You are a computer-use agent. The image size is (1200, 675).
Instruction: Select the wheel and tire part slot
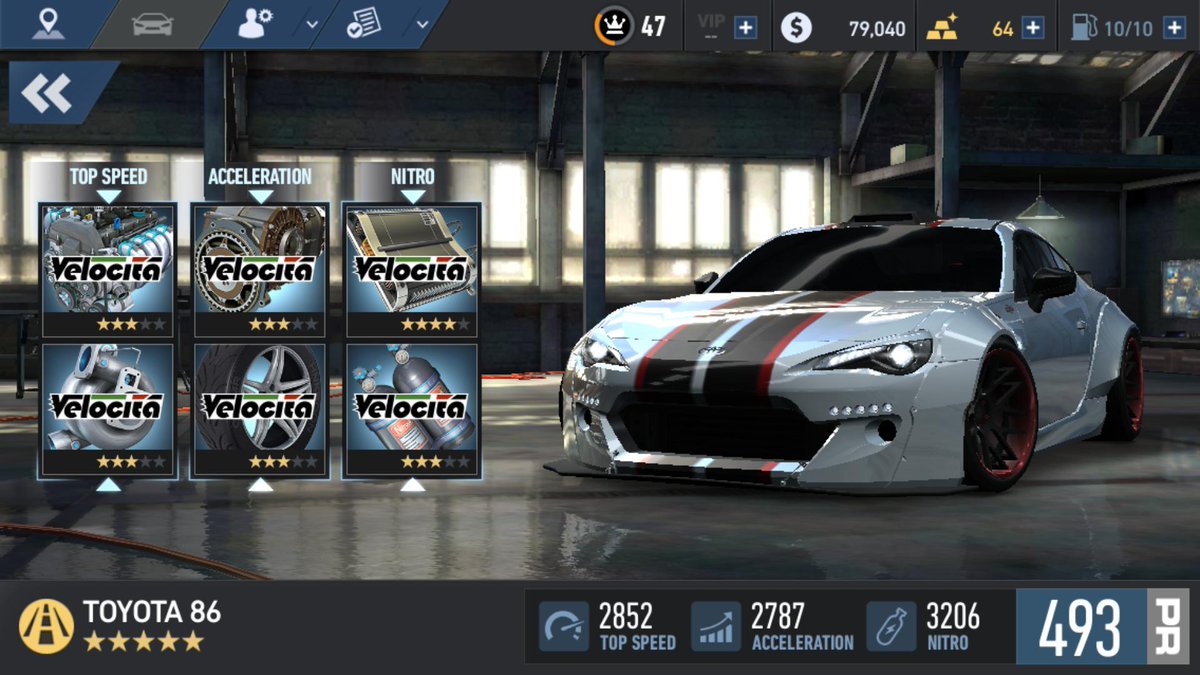click(x=260, y=409)
